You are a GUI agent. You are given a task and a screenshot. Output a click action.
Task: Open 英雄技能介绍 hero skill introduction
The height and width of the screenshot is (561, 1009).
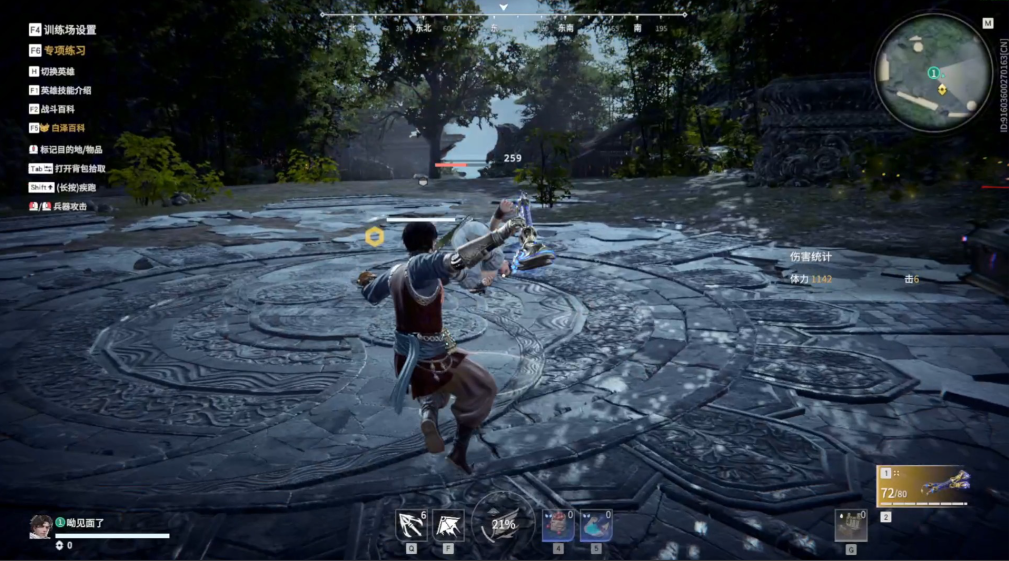point(65,90)
